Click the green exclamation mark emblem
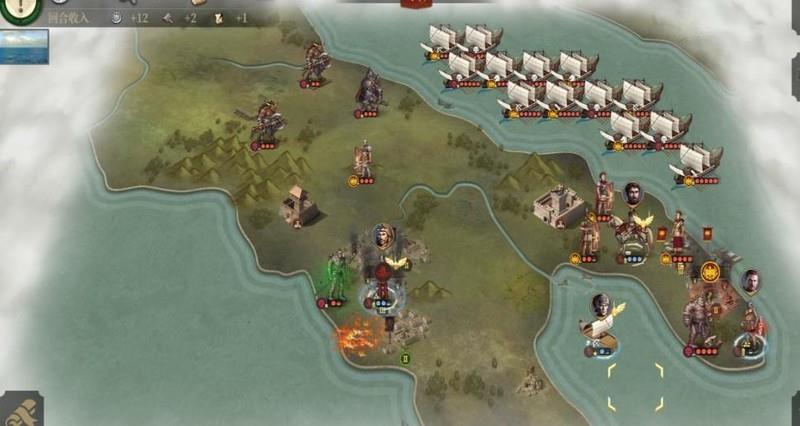Viewport: 800px width, 426px height. click(x=19, y=9)
